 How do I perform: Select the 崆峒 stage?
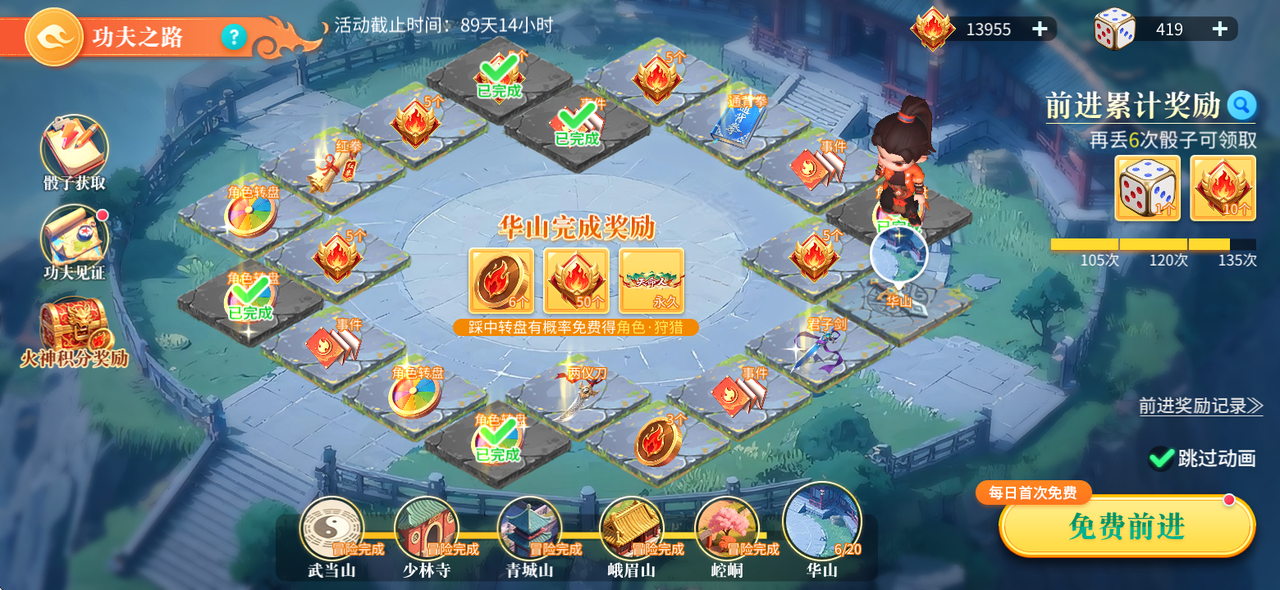pyautogui.click(x=727, y=530)
